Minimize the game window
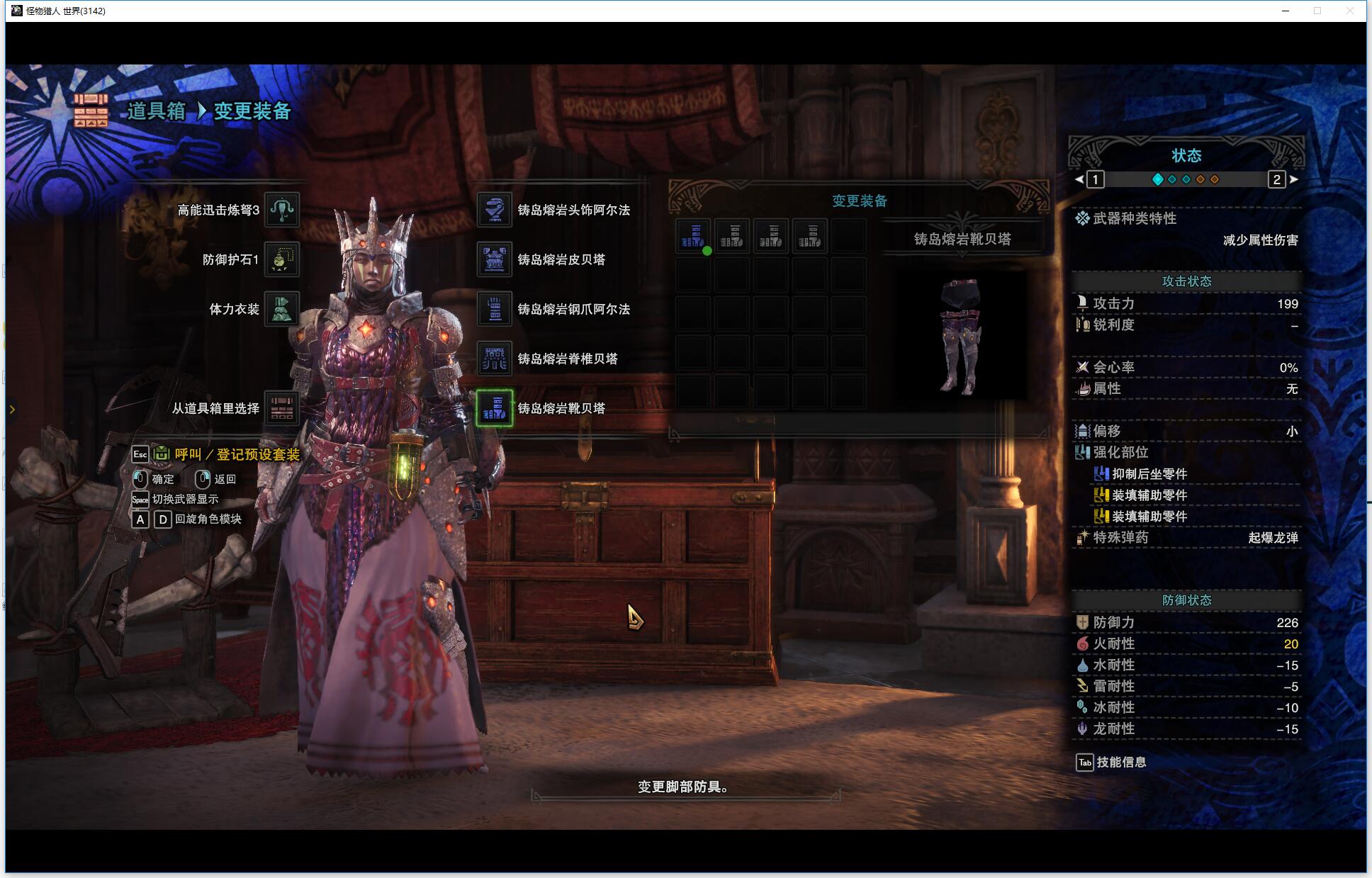Image resolution: width=1372 pixels, height=878 pixels. 1285,11
